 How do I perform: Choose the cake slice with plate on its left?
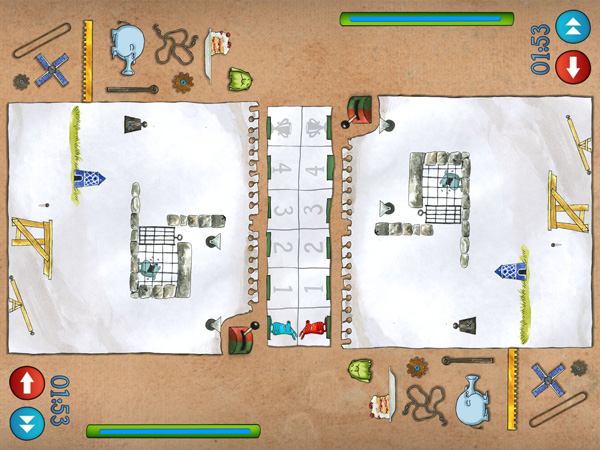[x=222, y=47]
